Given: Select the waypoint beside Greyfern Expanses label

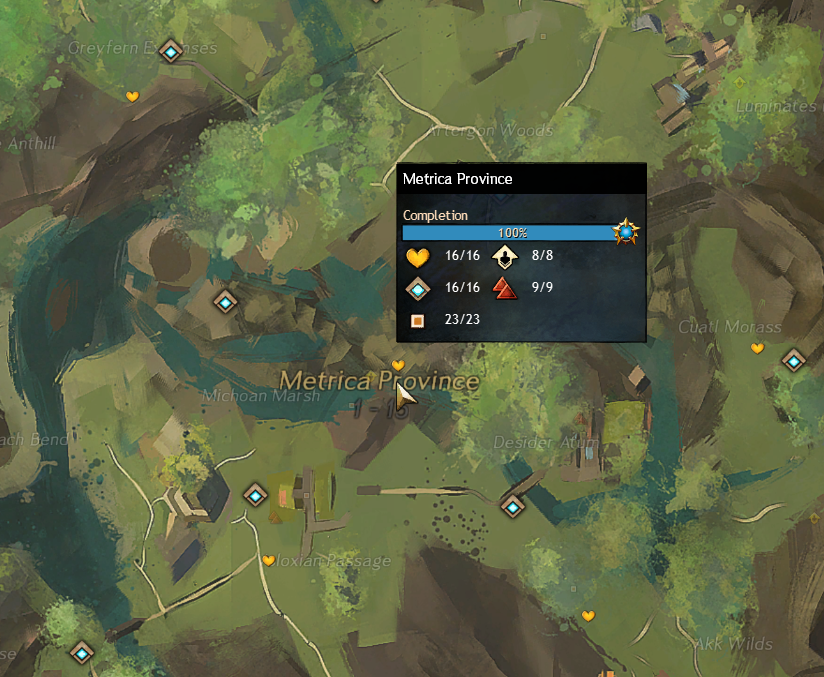Looking at the screenshot, I should 172,51.
